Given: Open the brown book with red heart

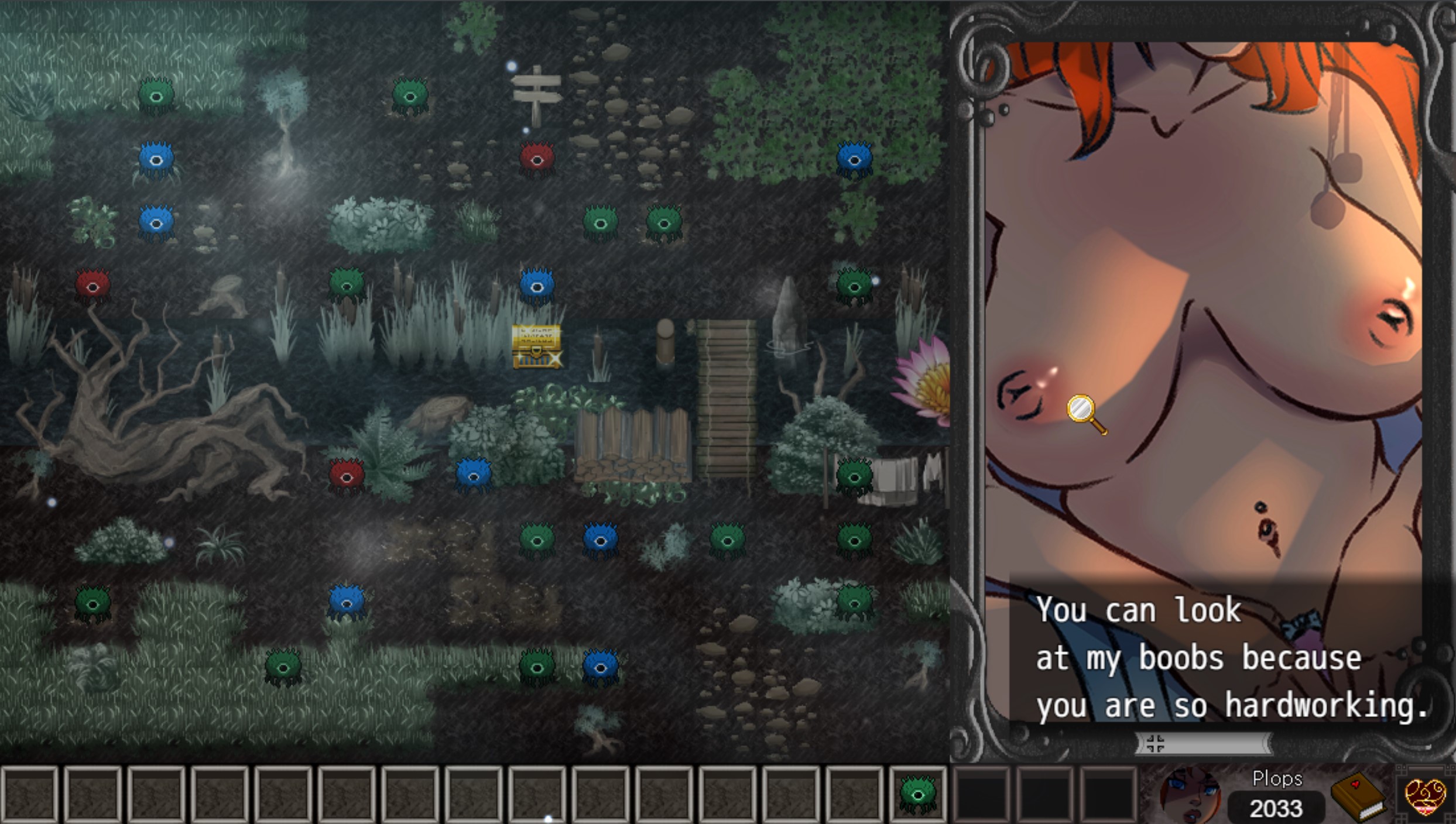Looking at the screenshot, I should pos(1358,796).
